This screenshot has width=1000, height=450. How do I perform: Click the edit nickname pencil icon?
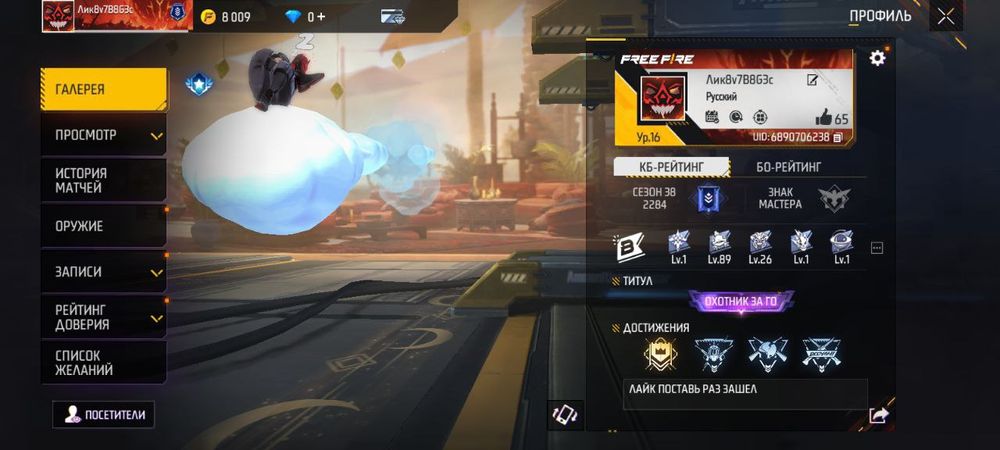point(813,80)
